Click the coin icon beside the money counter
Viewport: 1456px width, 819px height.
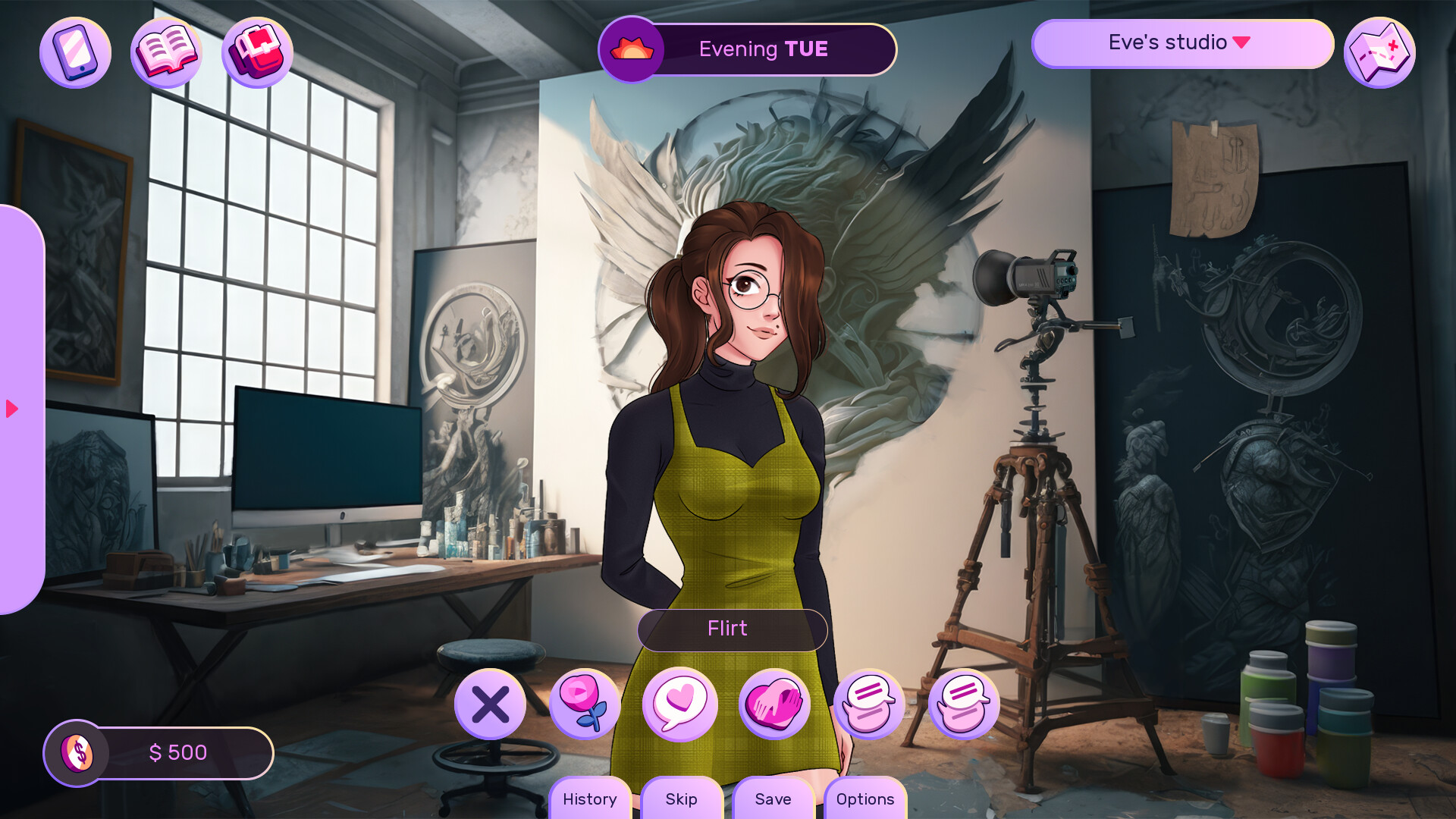(78, 753)
